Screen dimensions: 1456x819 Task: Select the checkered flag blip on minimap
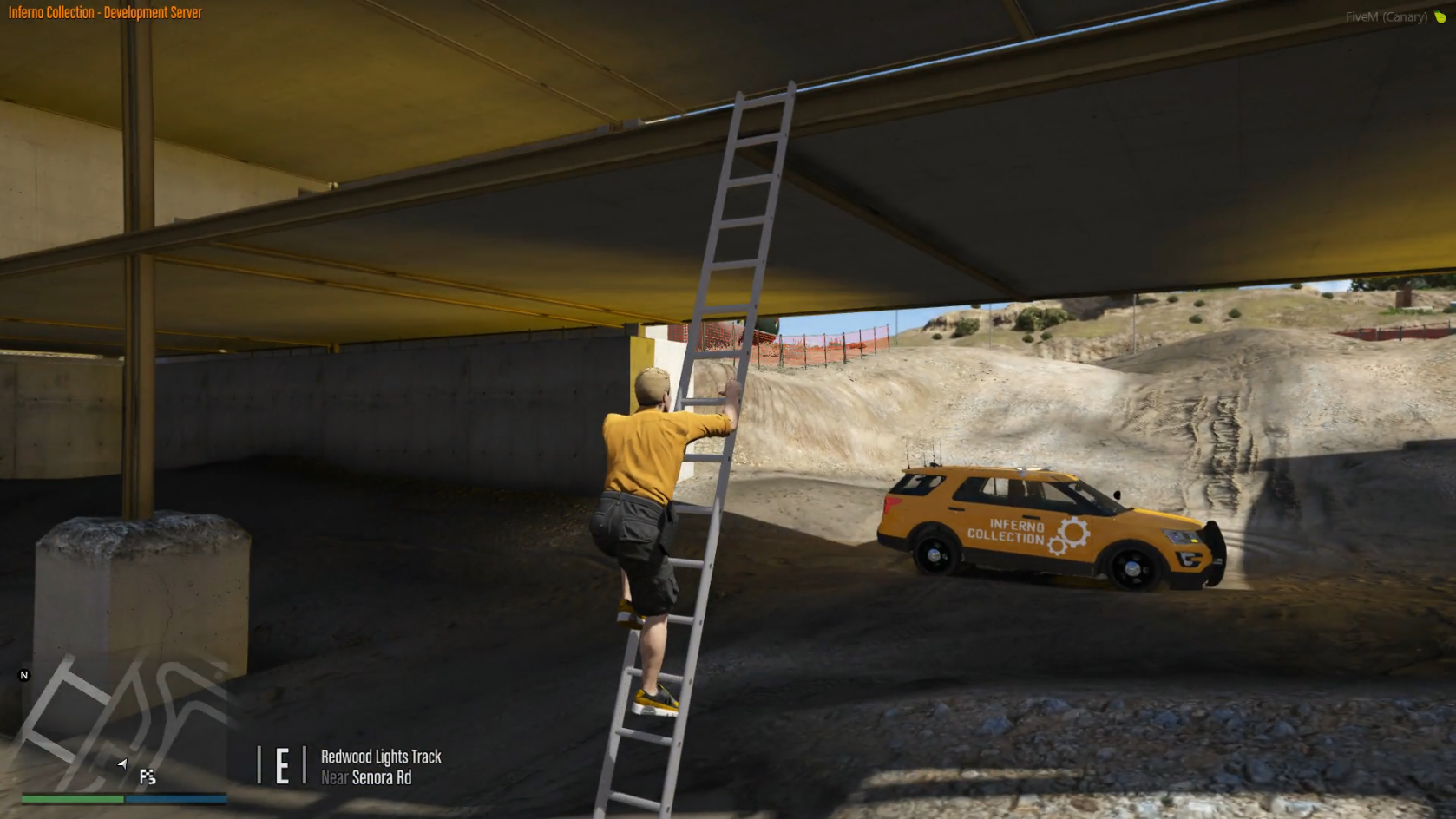pyautogui.click(x=148, y=776)
